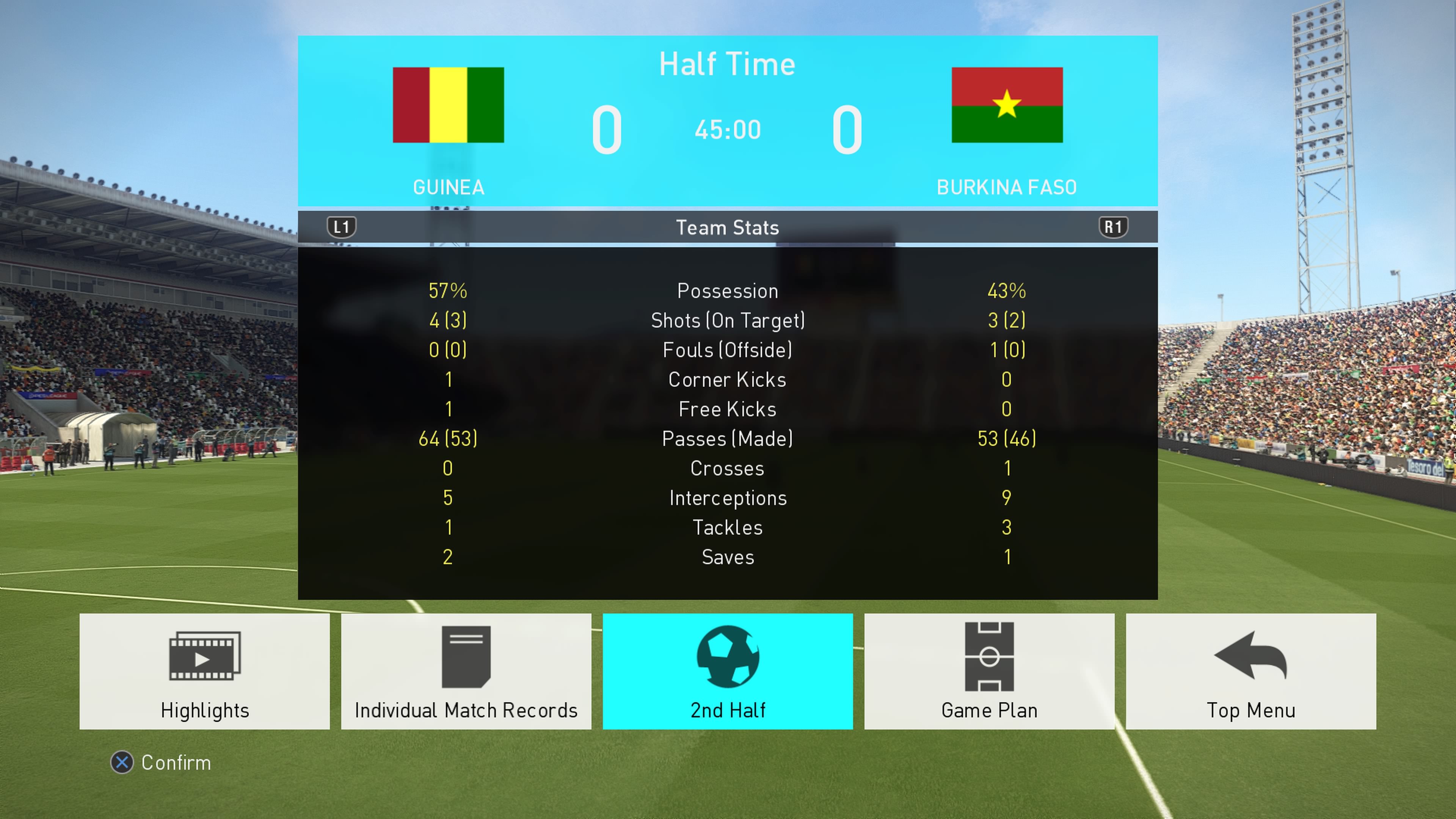Image resolution: width=1456 pixels, height=819 pixels.
Task: Open the Highlights replay menu
Action: click(x=205, y=671)
